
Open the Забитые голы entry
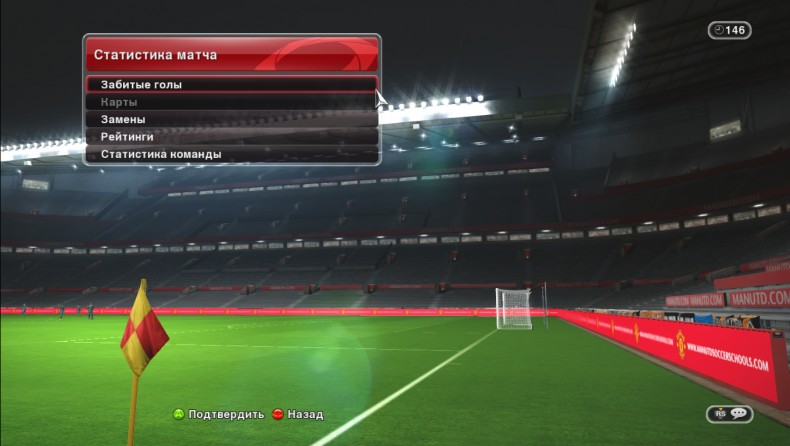click(231, 85)
